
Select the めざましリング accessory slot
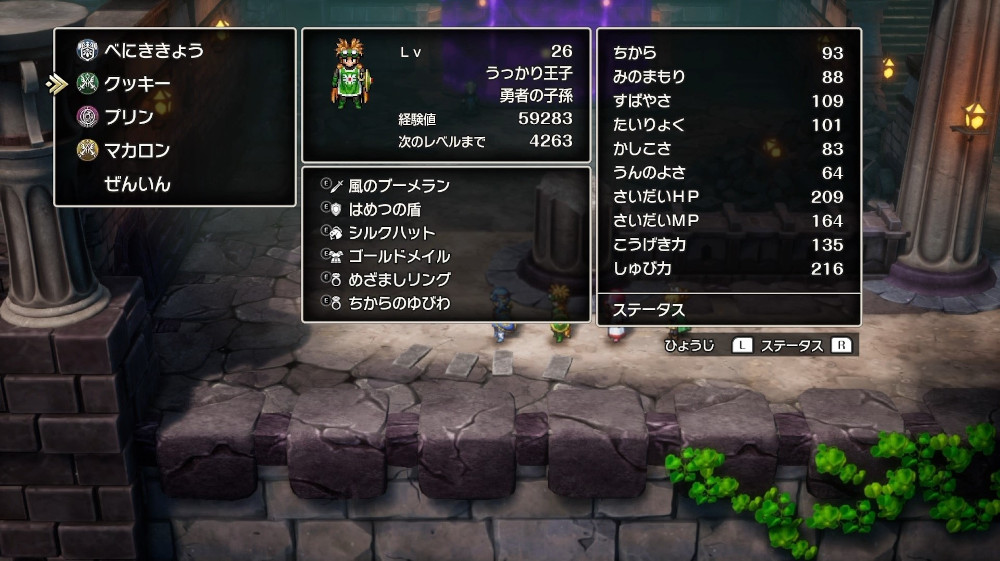(x=399, y=279)
